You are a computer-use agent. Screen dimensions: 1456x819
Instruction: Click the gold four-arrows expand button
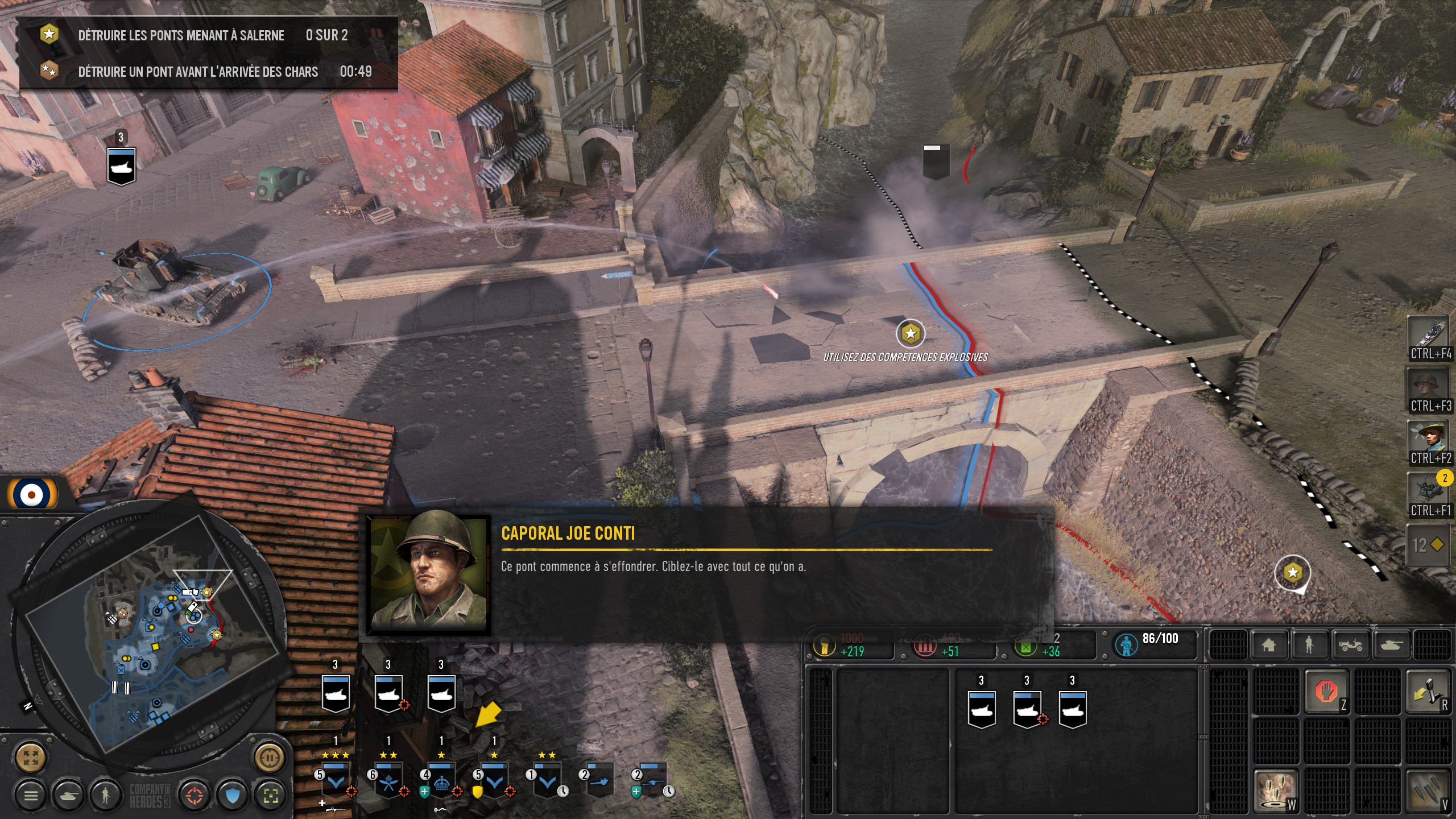(31, 757)
